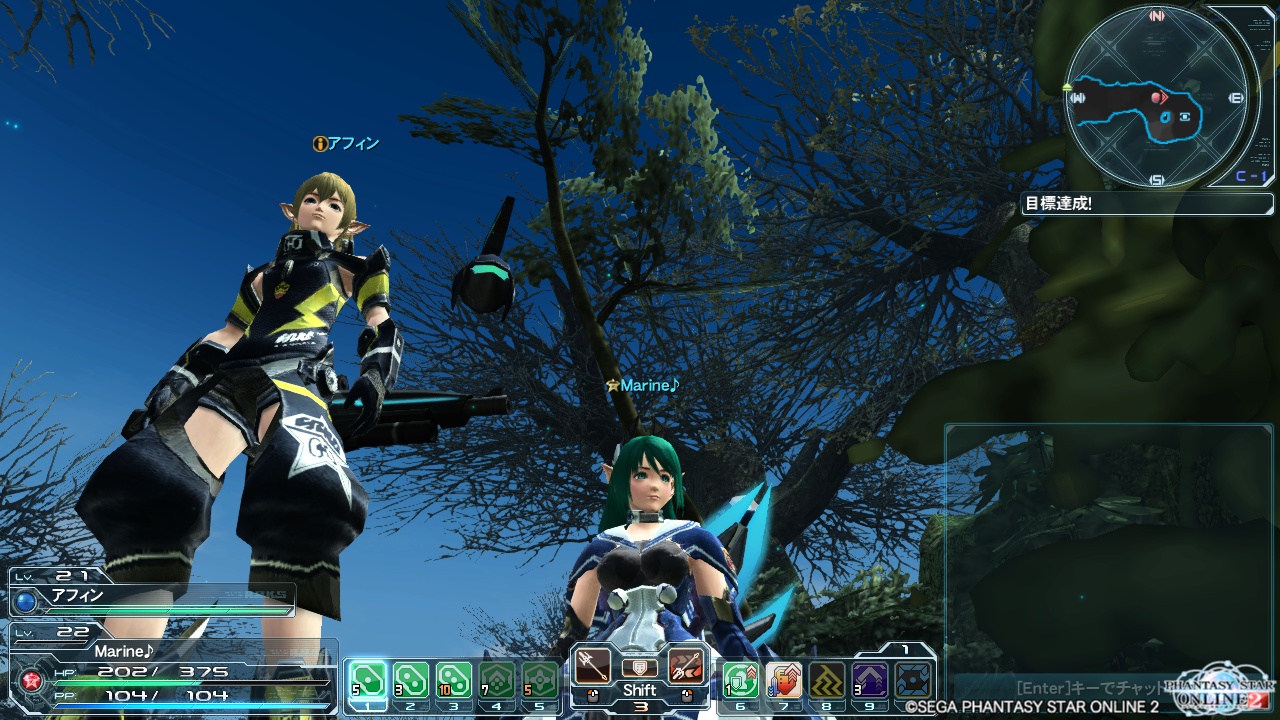Trigger the purple arrow skill in slot 9
This screenshot has width=1280, height=720.
tap(870, 681)
